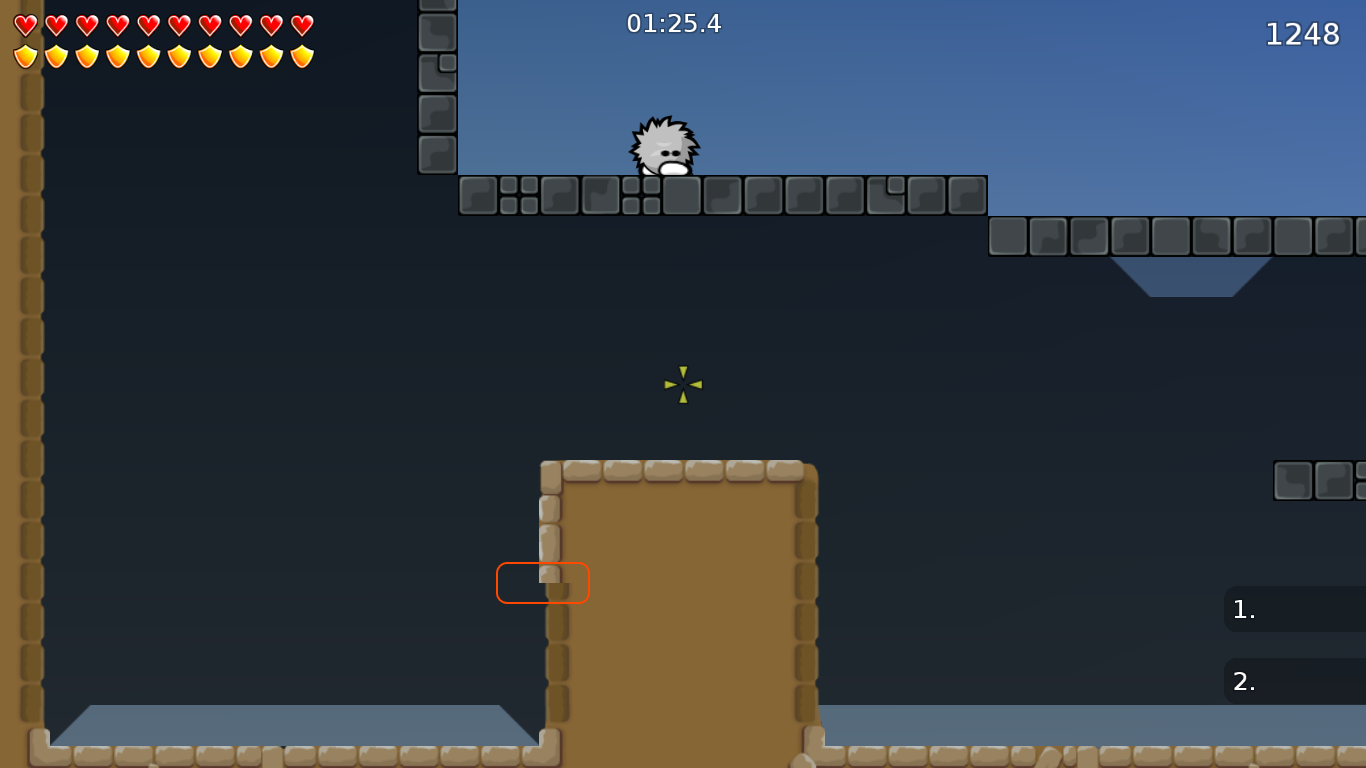Screen dimensions: 1366x768
Task: Click the yellow sparkle pickup in midair
Action: [683, 386]
